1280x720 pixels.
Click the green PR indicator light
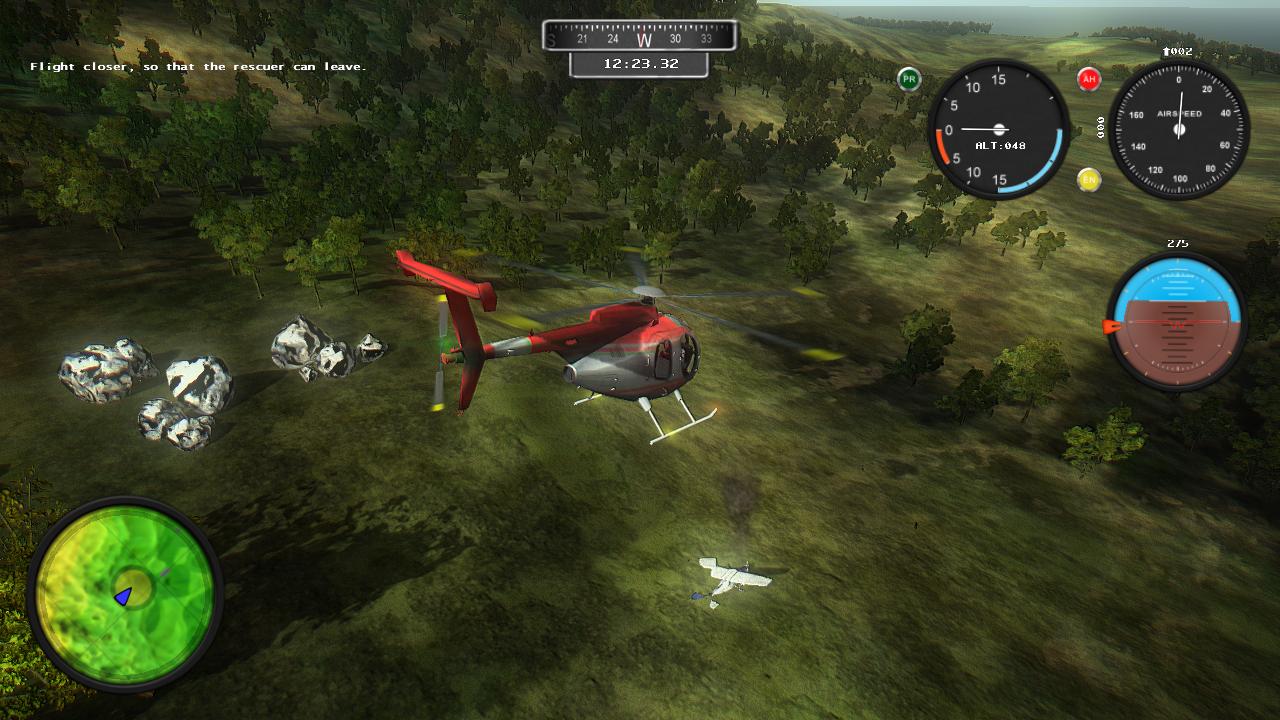tap(909, 80)
